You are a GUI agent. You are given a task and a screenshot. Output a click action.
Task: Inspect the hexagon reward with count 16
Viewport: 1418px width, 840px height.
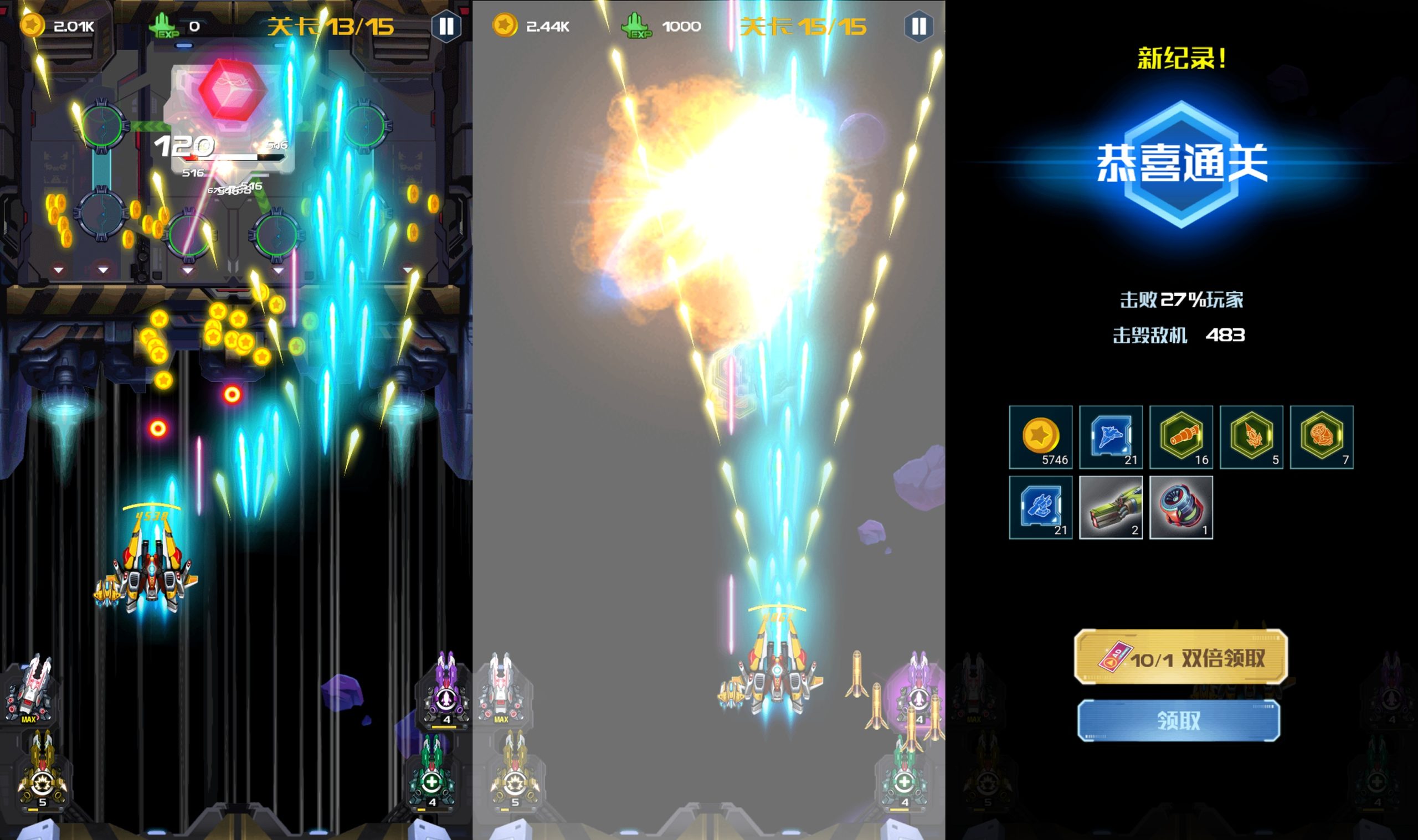[1181, 437]
